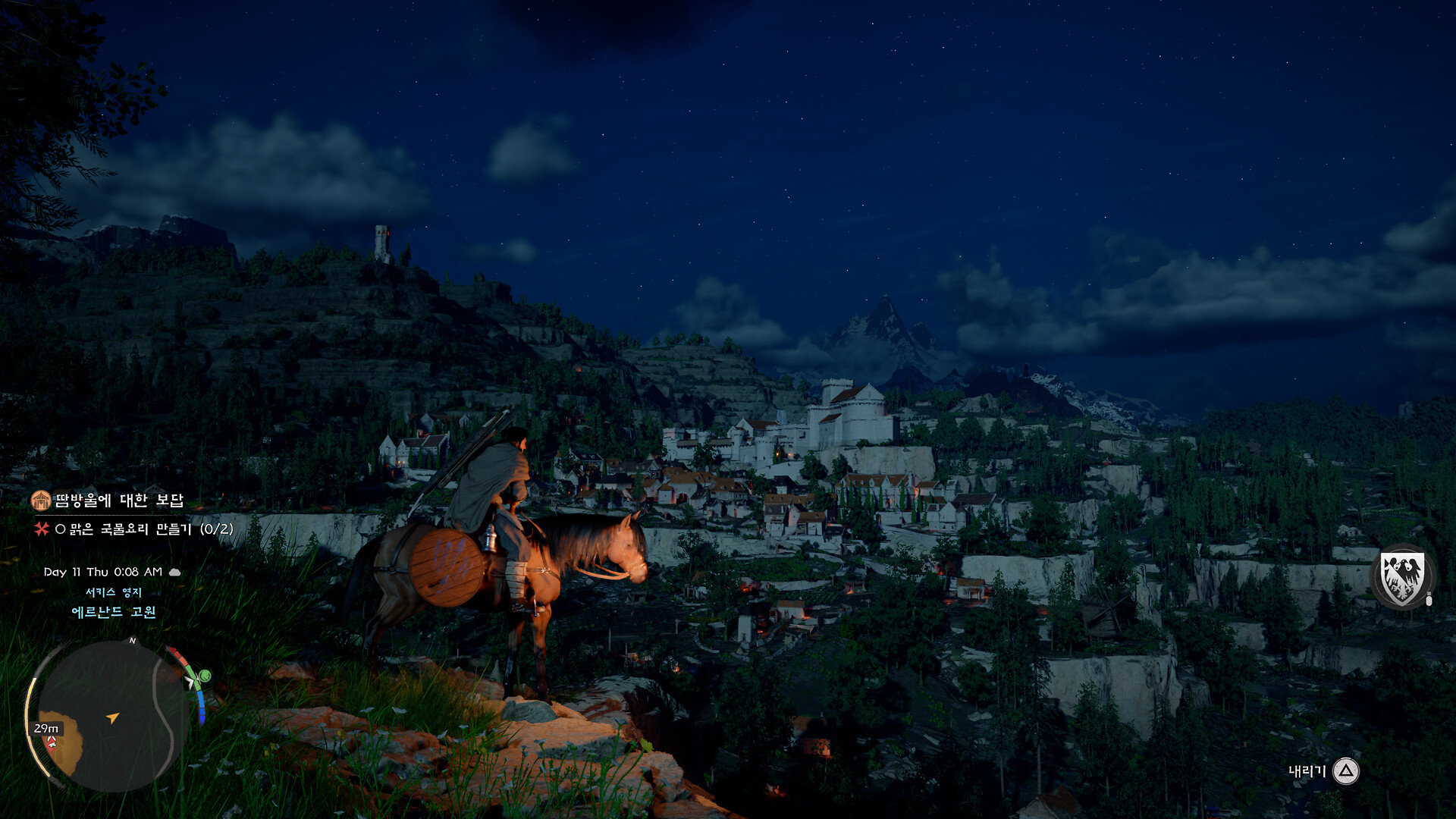Click the green marker on the minimap rim

point(203,676)
